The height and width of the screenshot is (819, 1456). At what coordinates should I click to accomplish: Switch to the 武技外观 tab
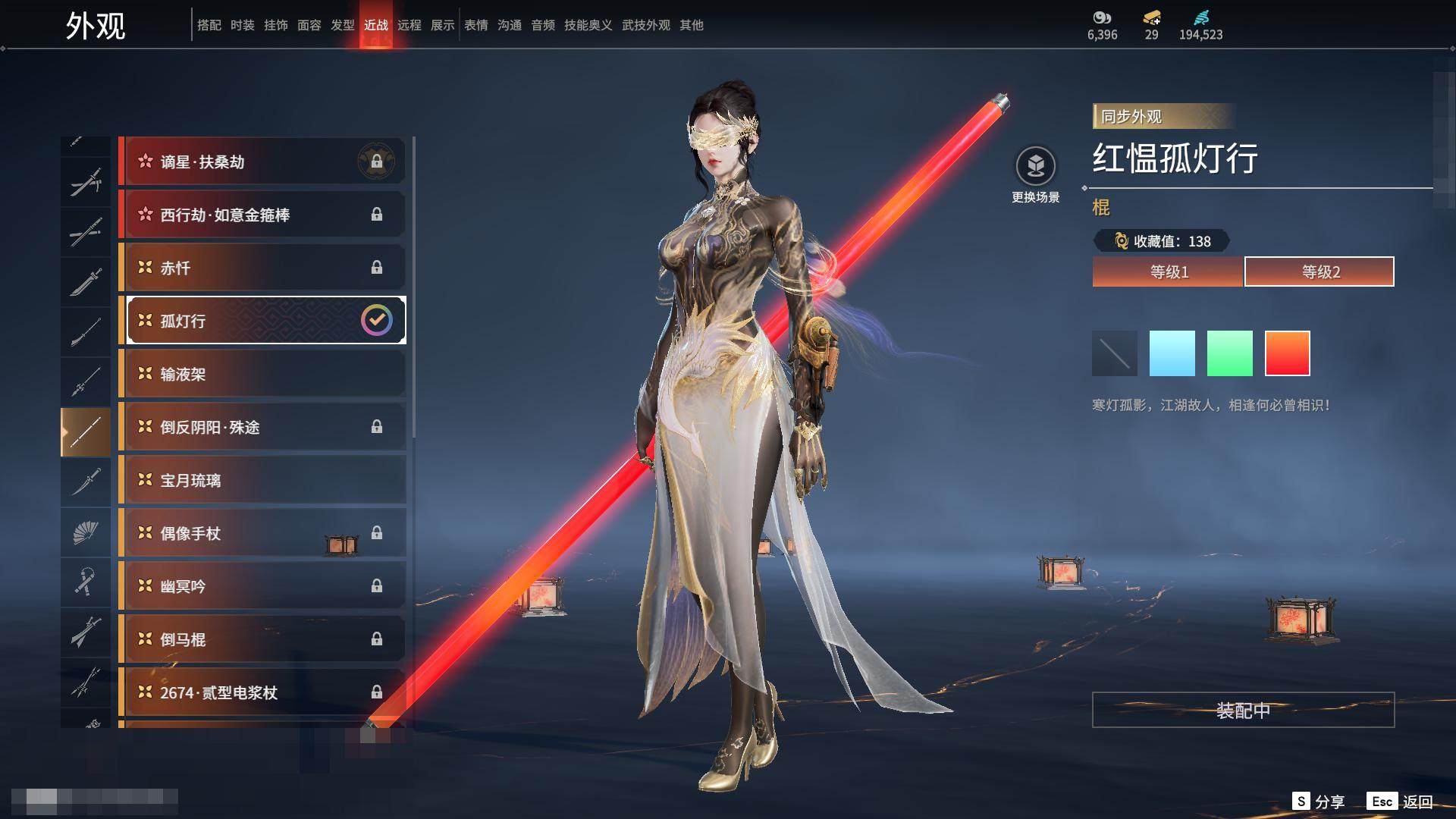click(x=646, y=25)
